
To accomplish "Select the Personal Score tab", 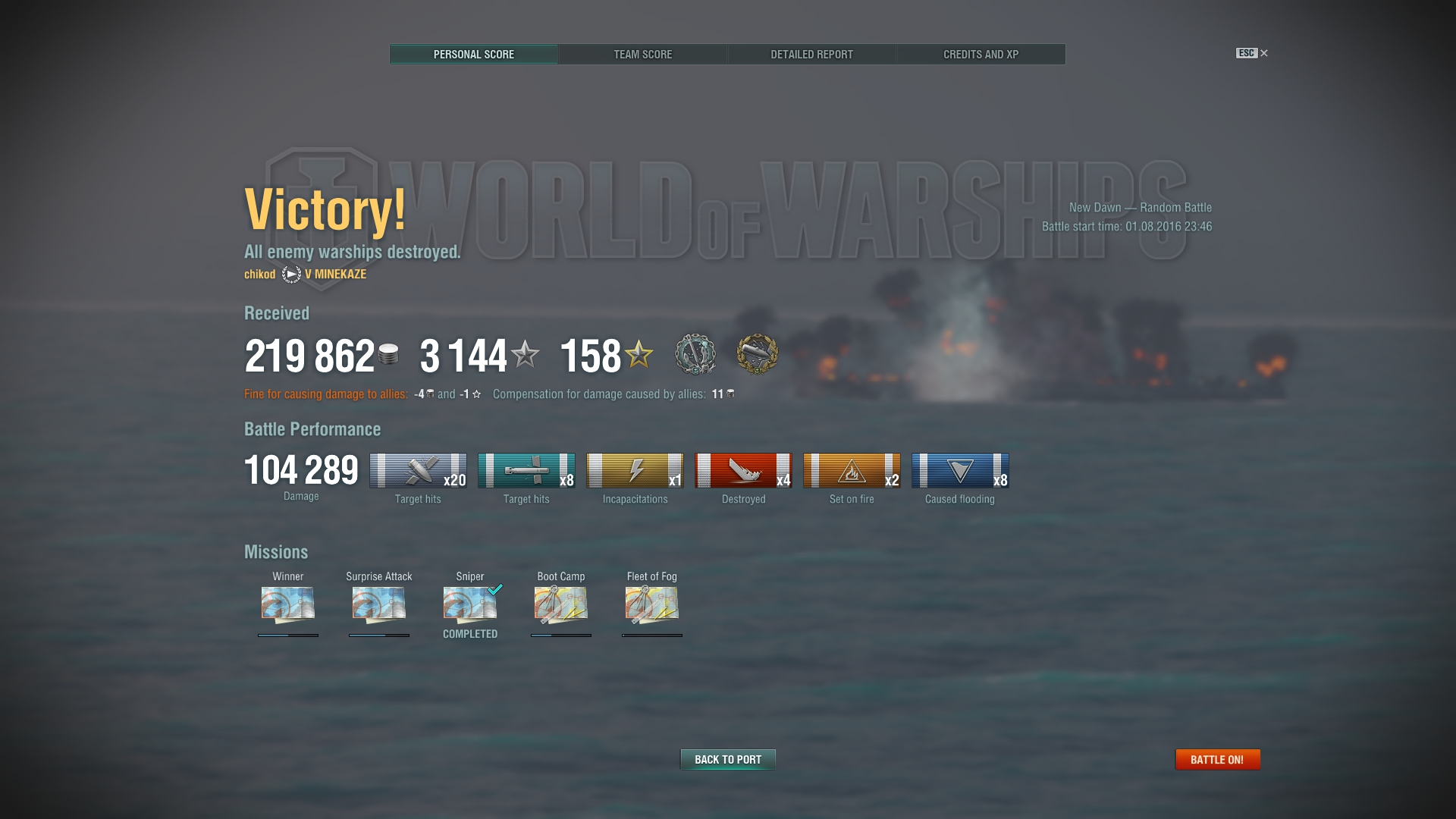I will 474,55.
